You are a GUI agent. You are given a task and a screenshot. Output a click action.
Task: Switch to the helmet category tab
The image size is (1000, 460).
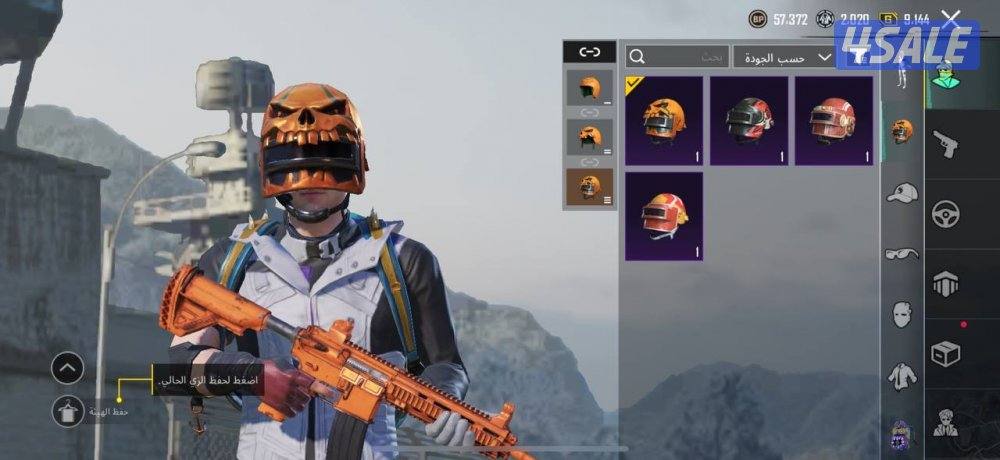pos(902,130)
